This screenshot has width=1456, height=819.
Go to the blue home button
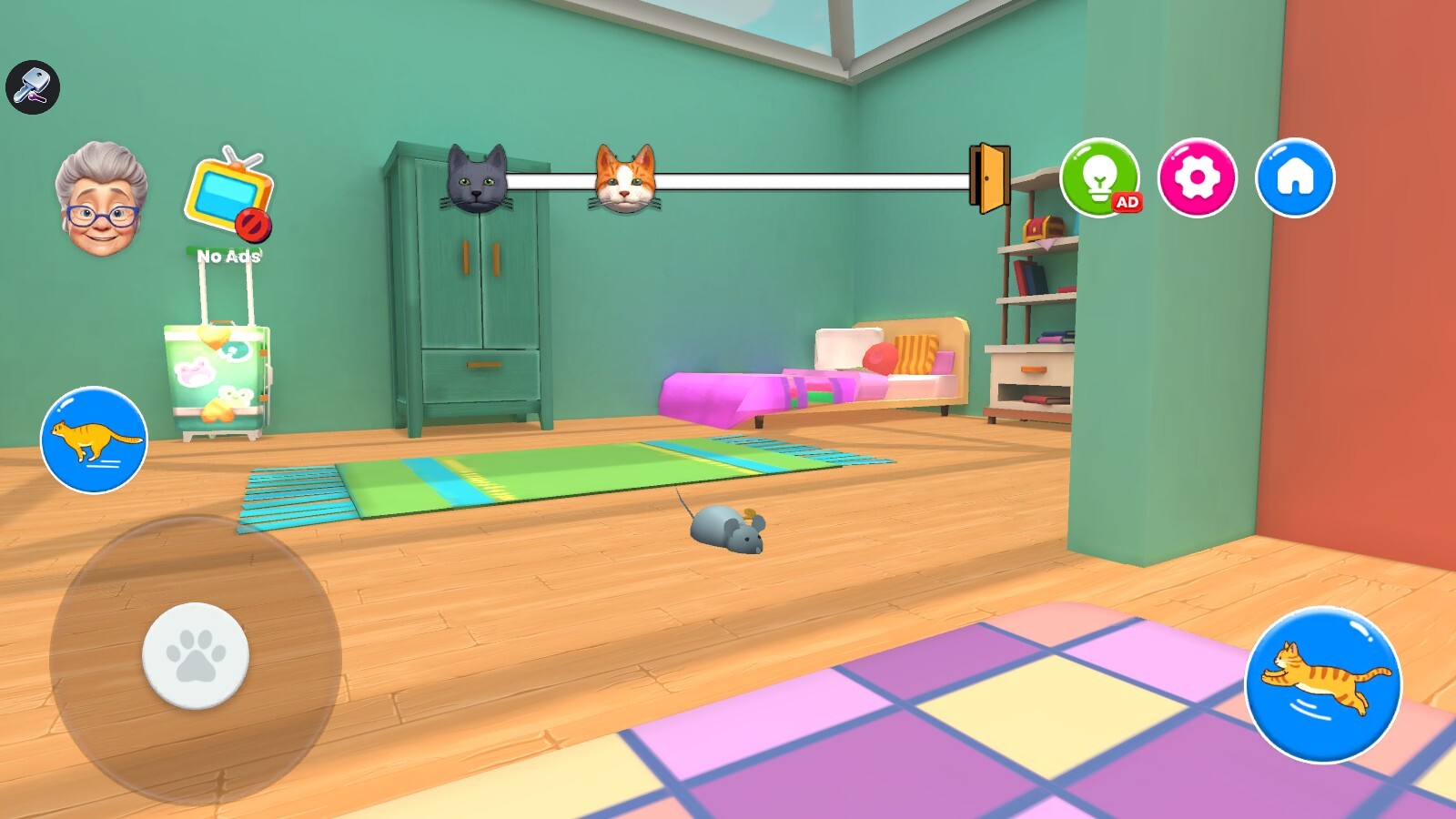(x=1295, y=177)
